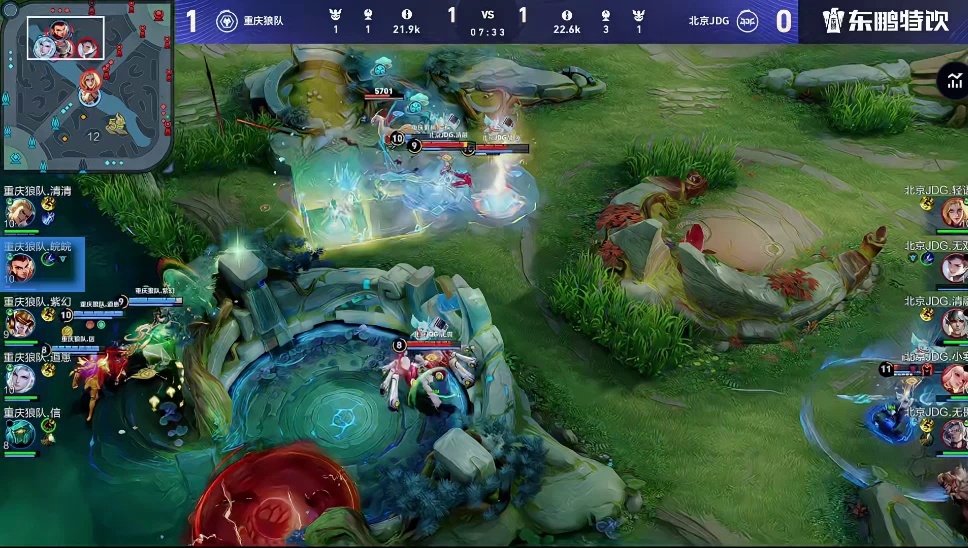Image resolution: width=968 pixels, height=548 pixels.
Task: Select player 北京JDG.轻语 portrait
Action: coord(953,212)
